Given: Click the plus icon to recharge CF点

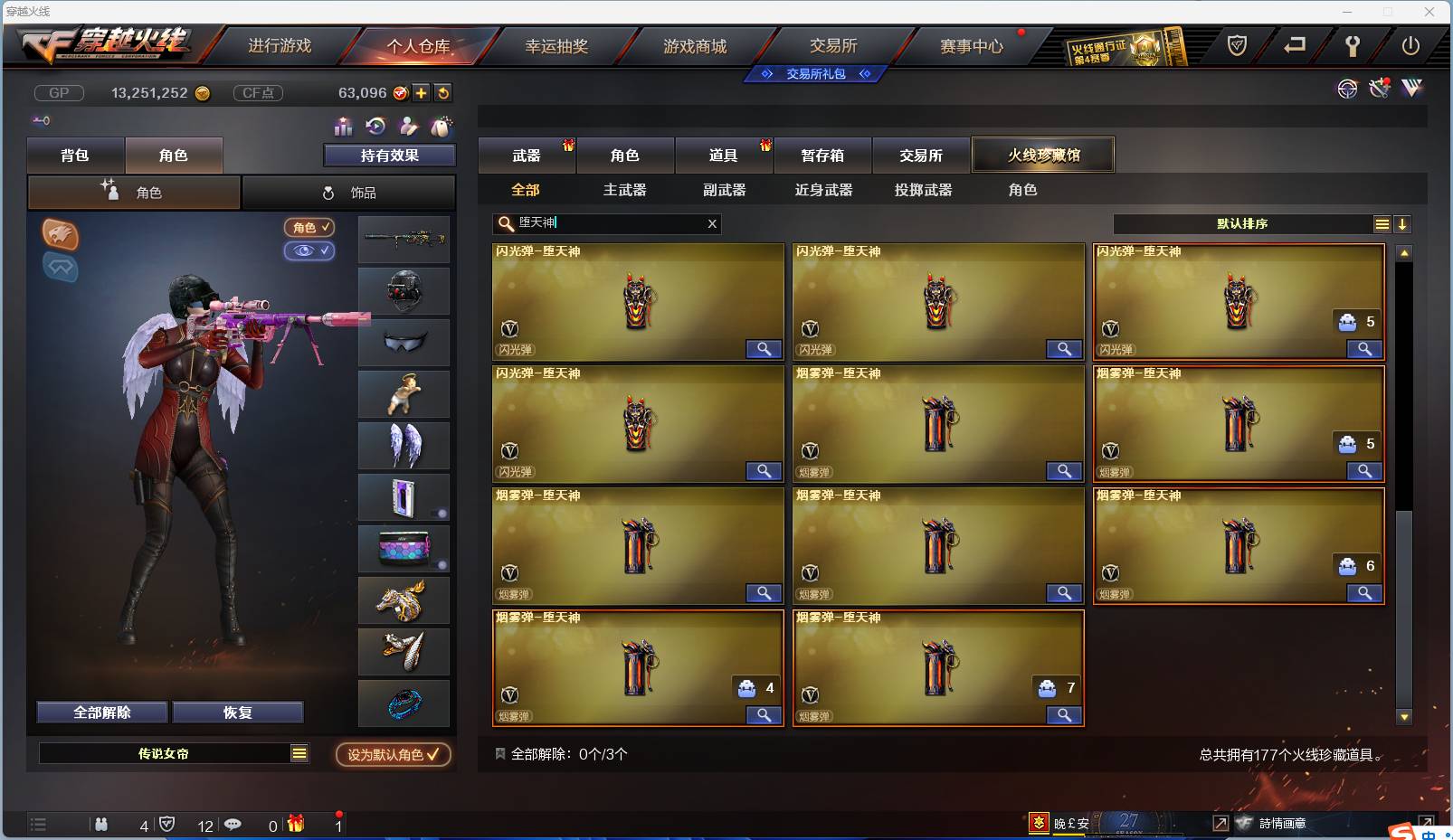Looking at the screenshot, I should [x=420, y=92].
